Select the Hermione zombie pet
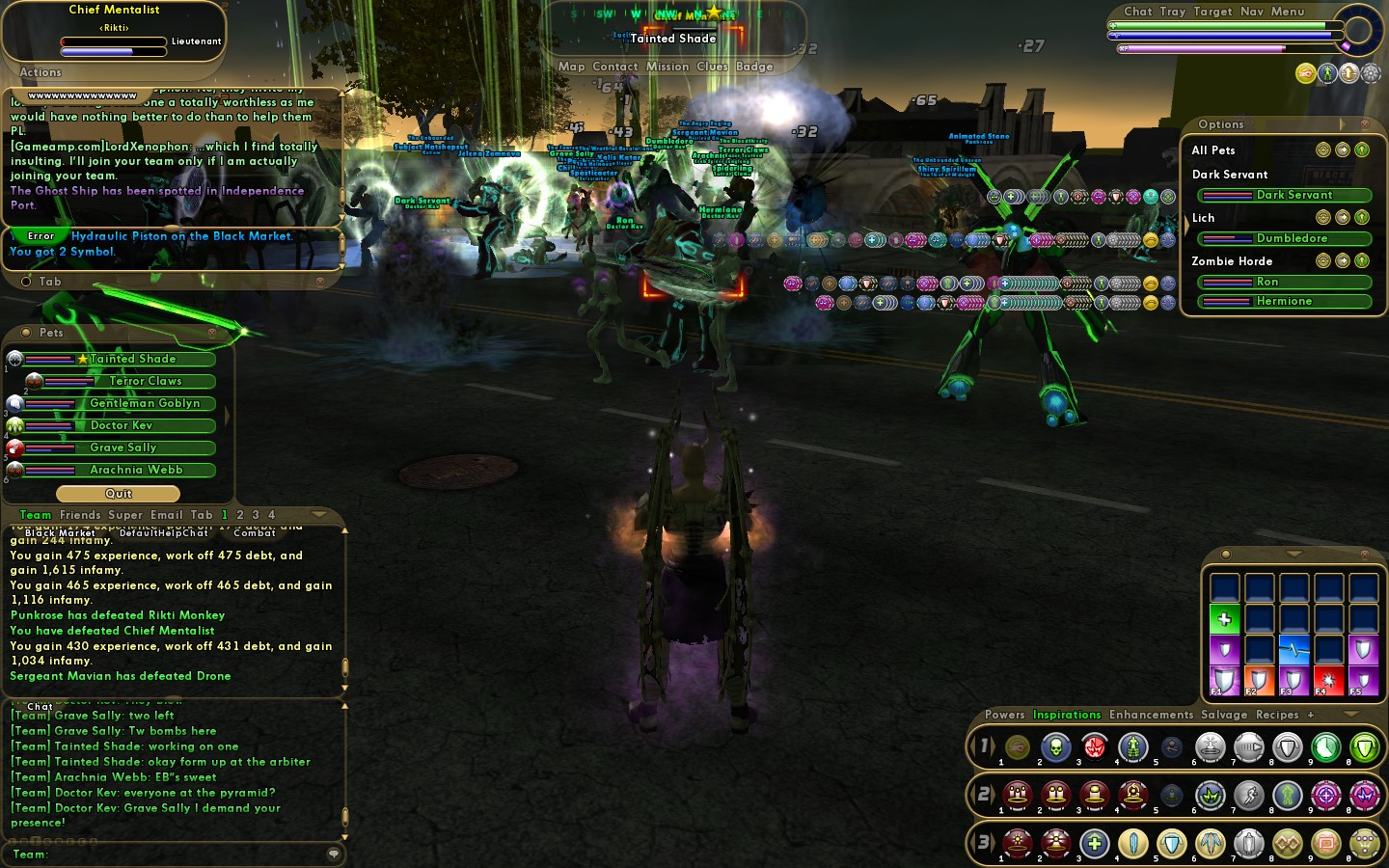 tap(1285, 301)
